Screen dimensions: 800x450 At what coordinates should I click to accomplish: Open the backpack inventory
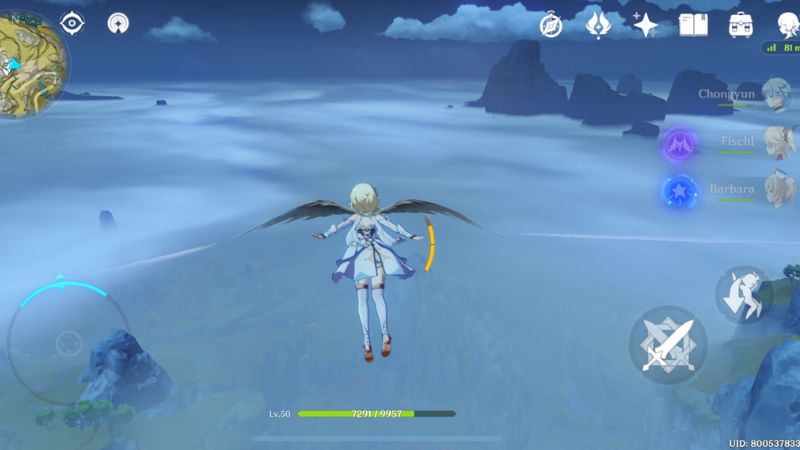741,24
